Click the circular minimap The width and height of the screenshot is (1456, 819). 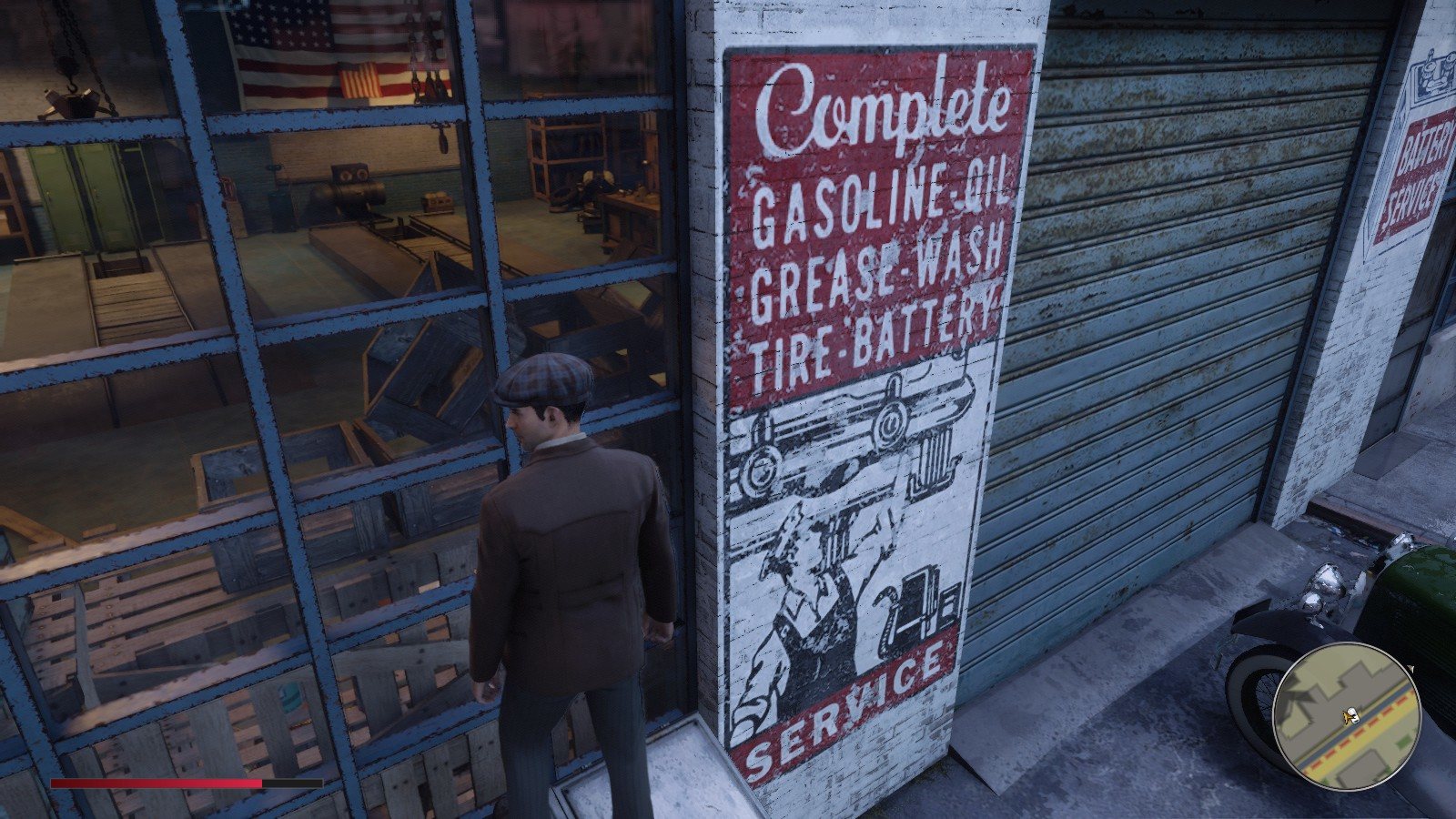tap(1347, 715)
